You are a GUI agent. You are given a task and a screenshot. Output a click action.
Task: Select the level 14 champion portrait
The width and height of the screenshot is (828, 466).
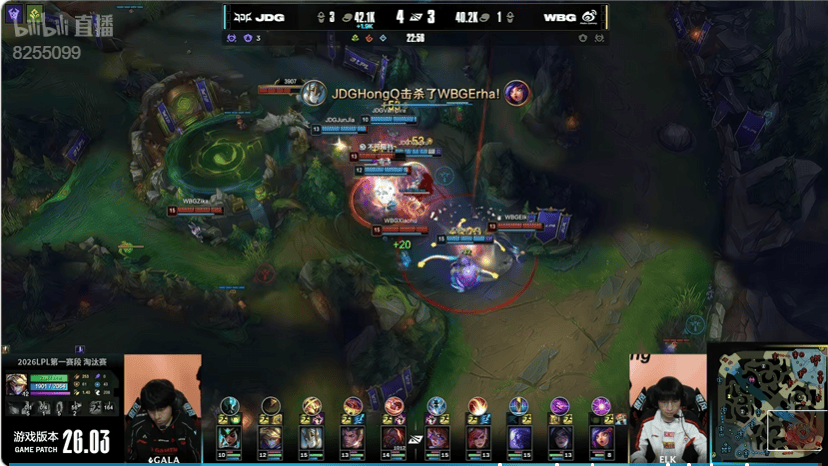pyautogui.click(x=394, y=437)
